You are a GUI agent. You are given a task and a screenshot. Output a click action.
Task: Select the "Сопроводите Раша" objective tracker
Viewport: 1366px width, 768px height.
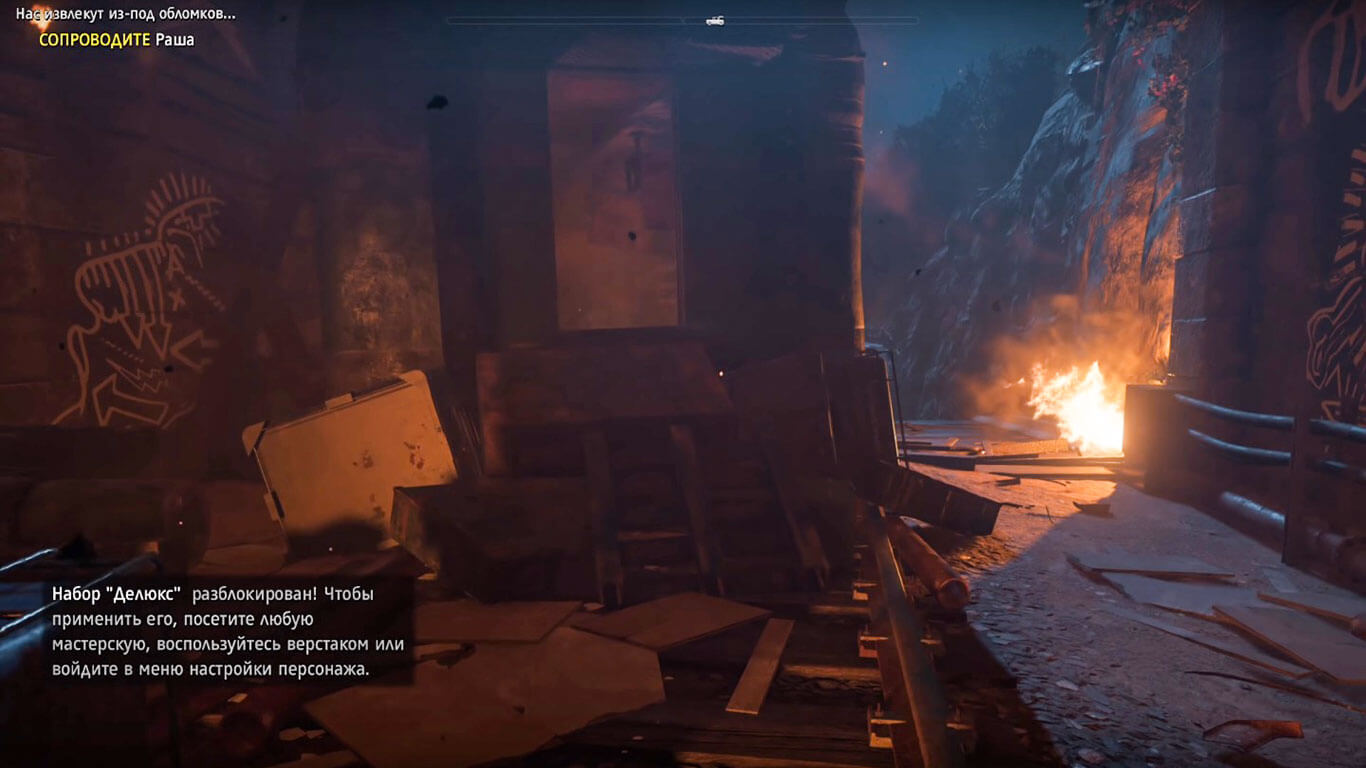click(116, 40)
